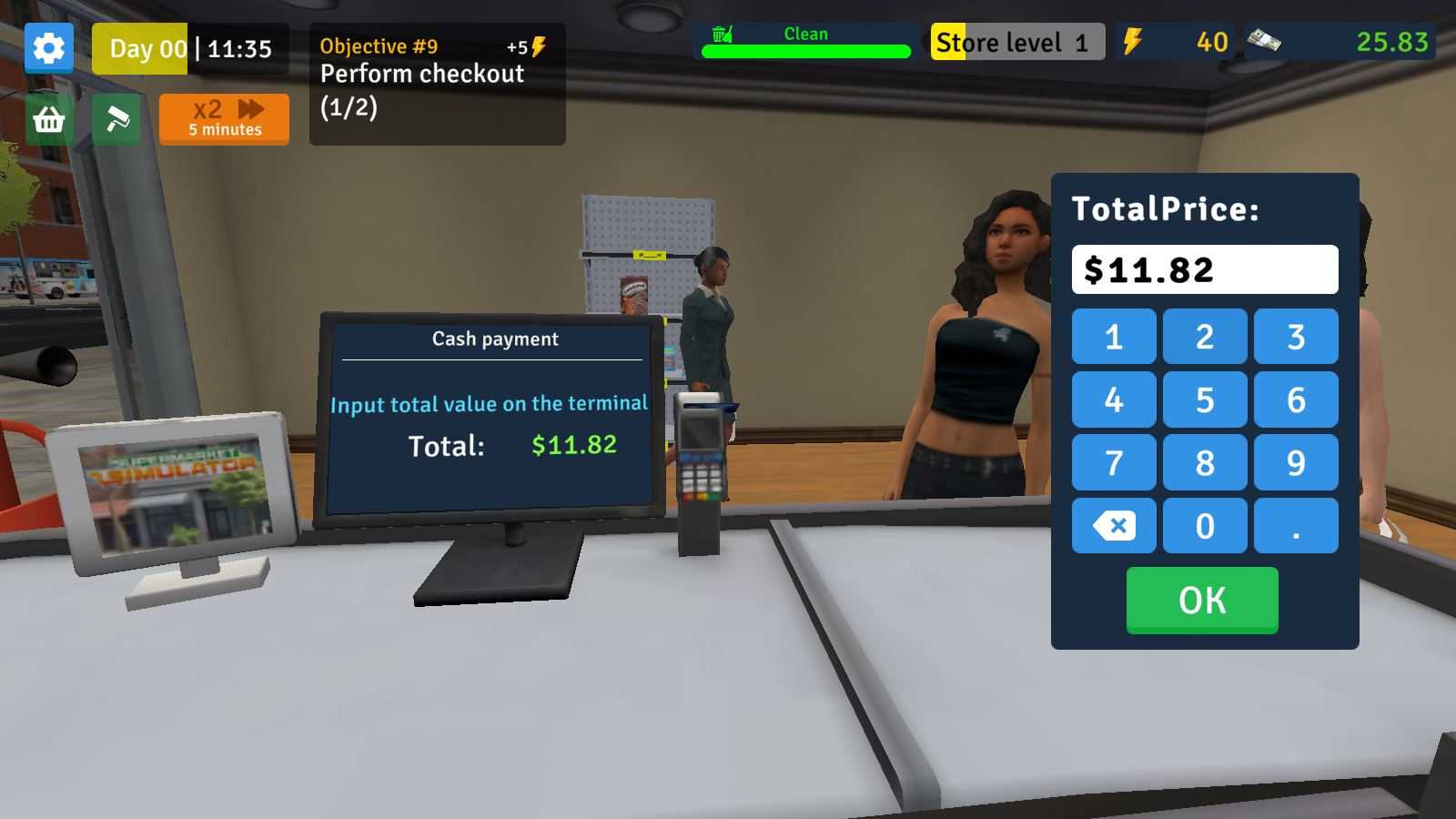The width and height of the screenshot is (1456, 819).
Task: Tap digit 4 on the keypad
Action: tap(1114, 399)
